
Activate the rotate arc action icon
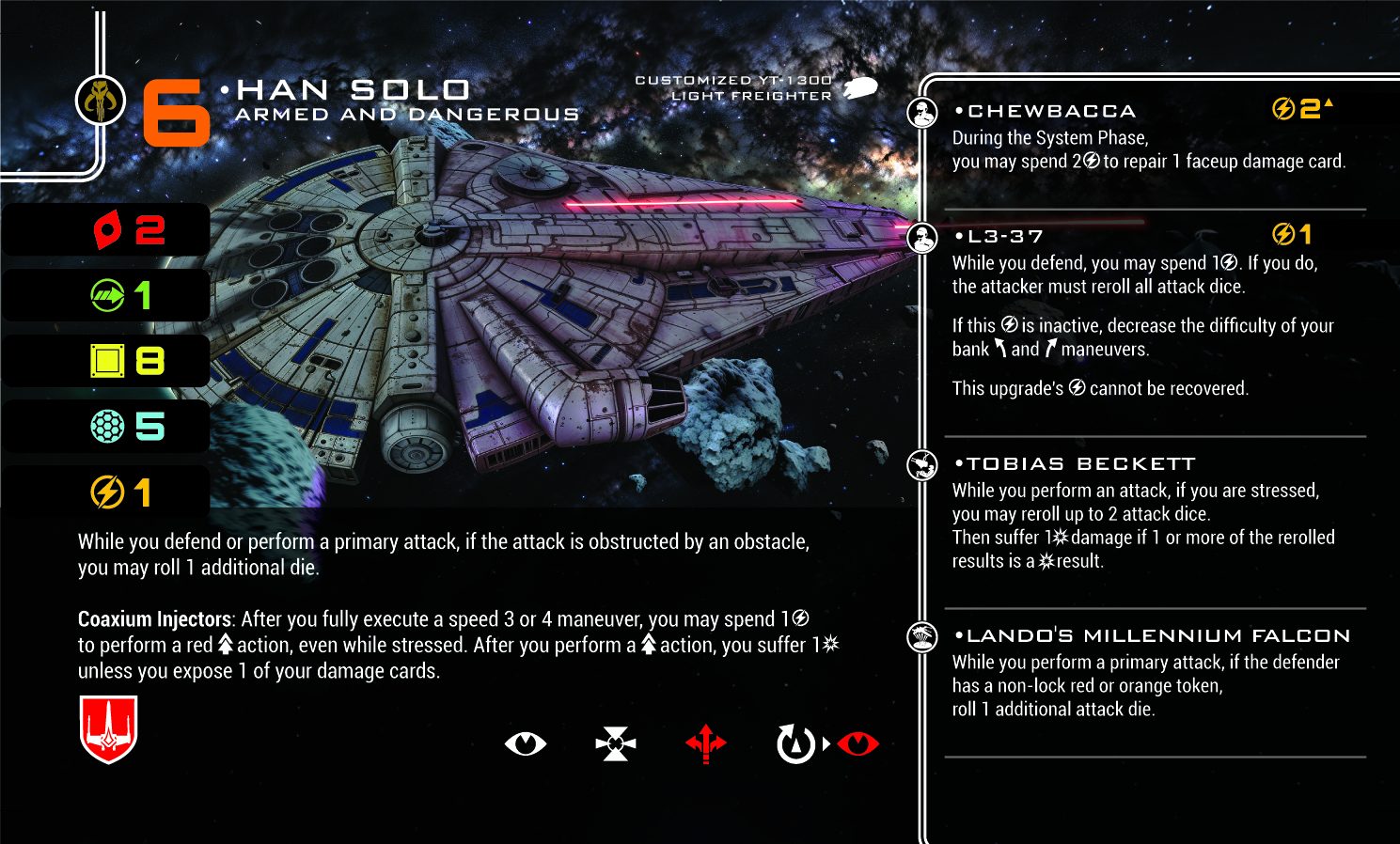[795, 744]
